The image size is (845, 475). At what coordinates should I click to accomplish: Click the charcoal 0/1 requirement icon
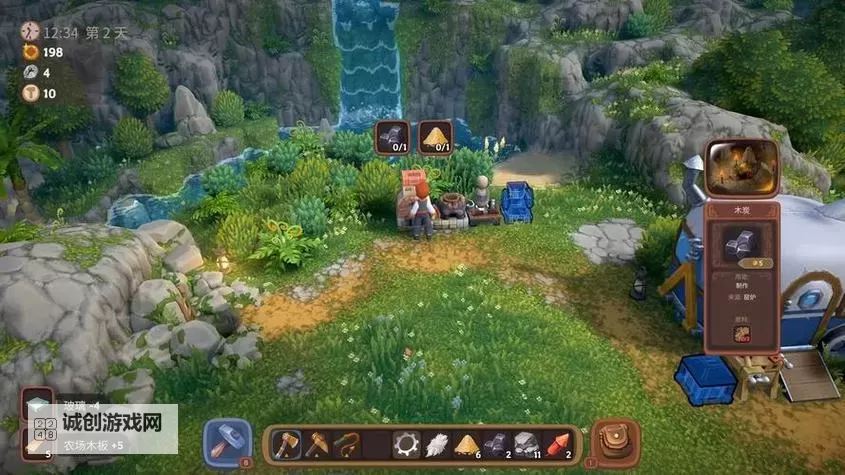tap(393, 138)
